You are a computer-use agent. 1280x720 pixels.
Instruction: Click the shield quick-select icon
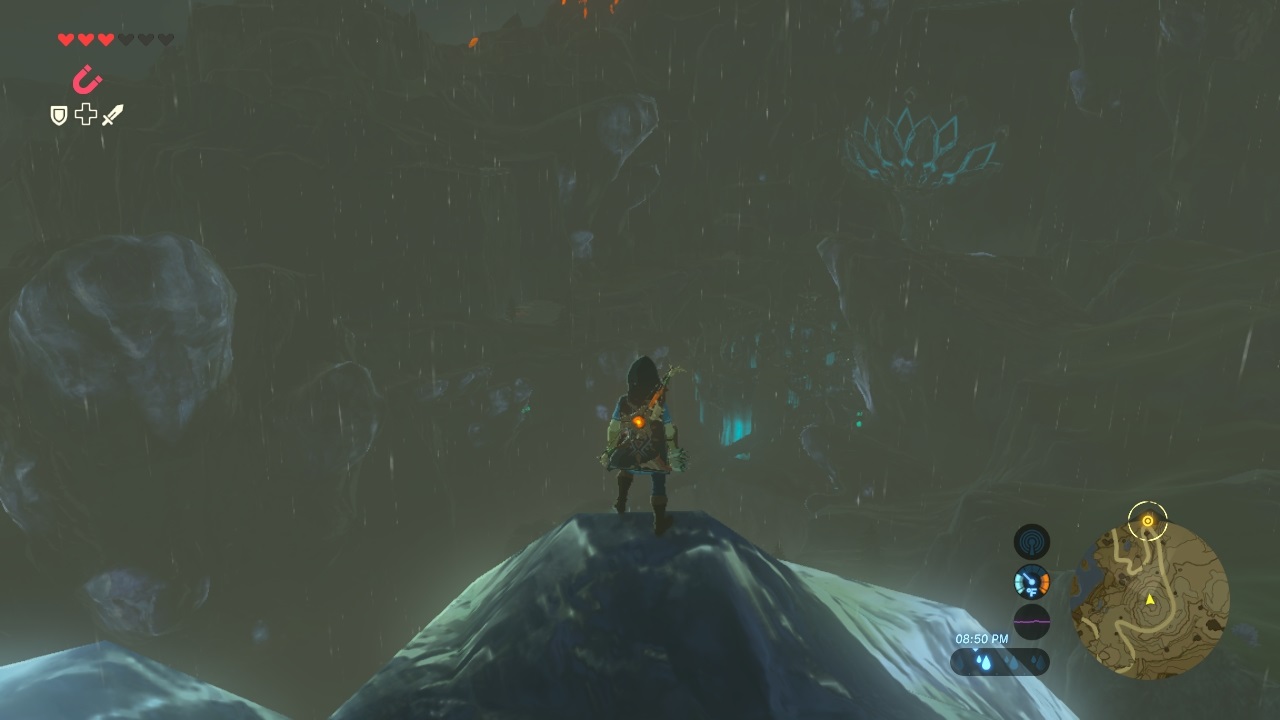pyautogui.click(x=59, y=116)
